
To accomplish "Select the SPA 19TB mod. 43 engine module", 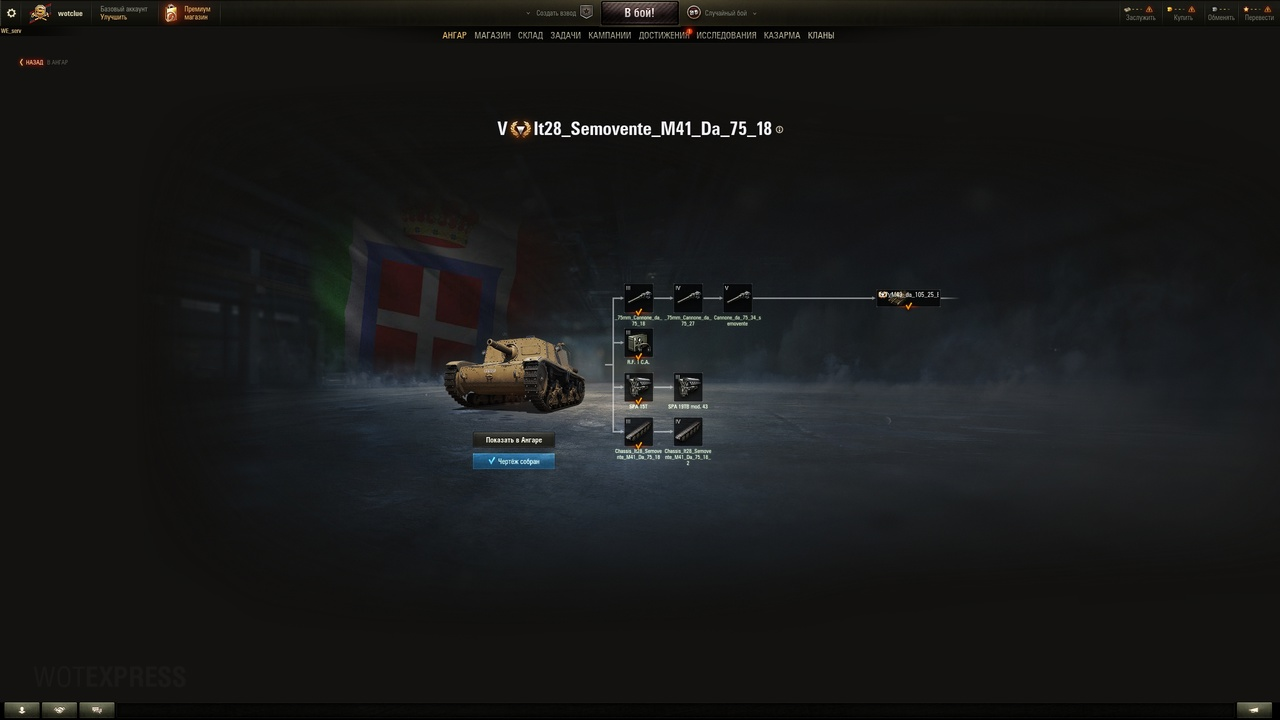I will [x=688, y=387].
